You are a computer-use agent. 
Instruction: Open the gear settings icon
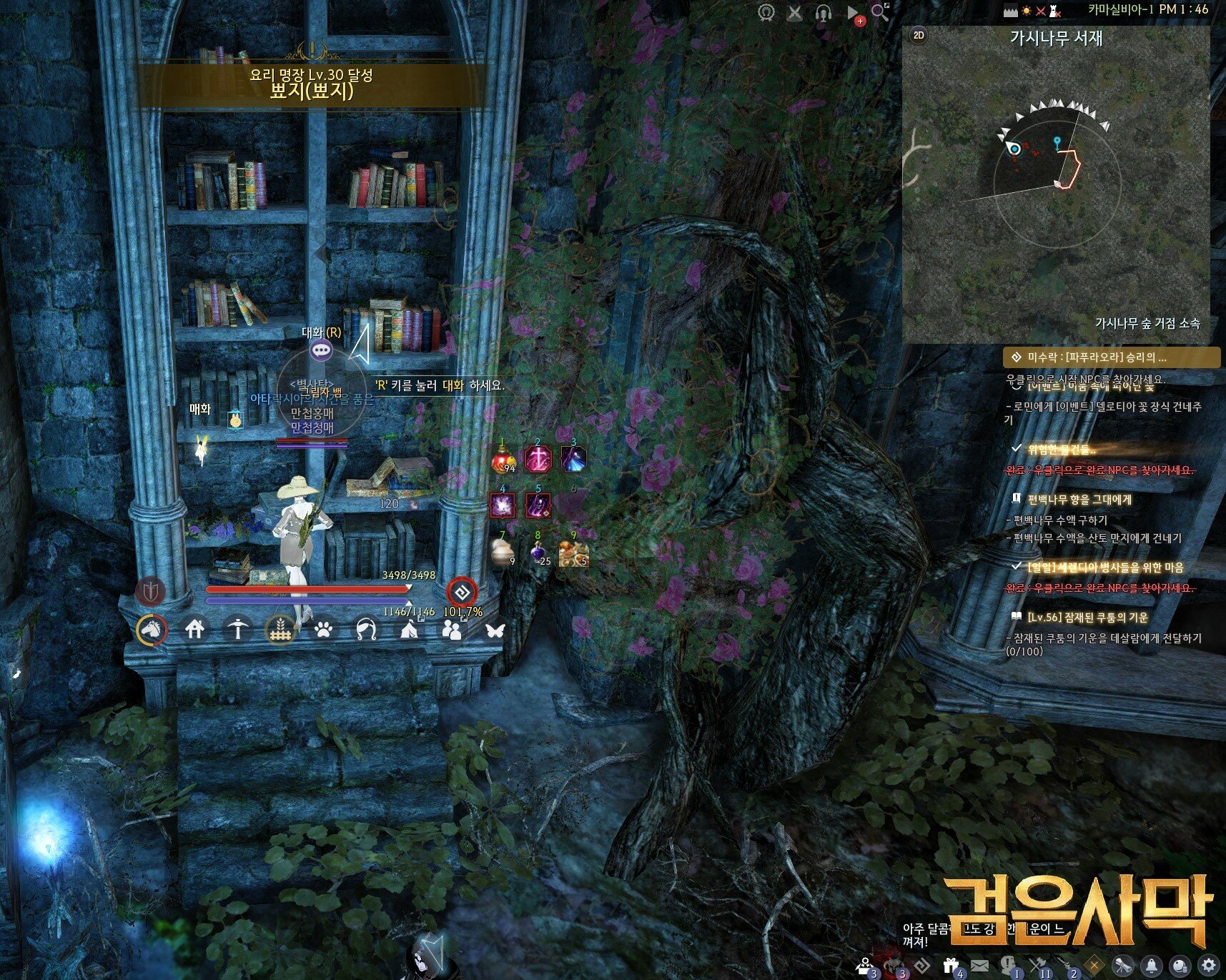tap(1209, 965)
